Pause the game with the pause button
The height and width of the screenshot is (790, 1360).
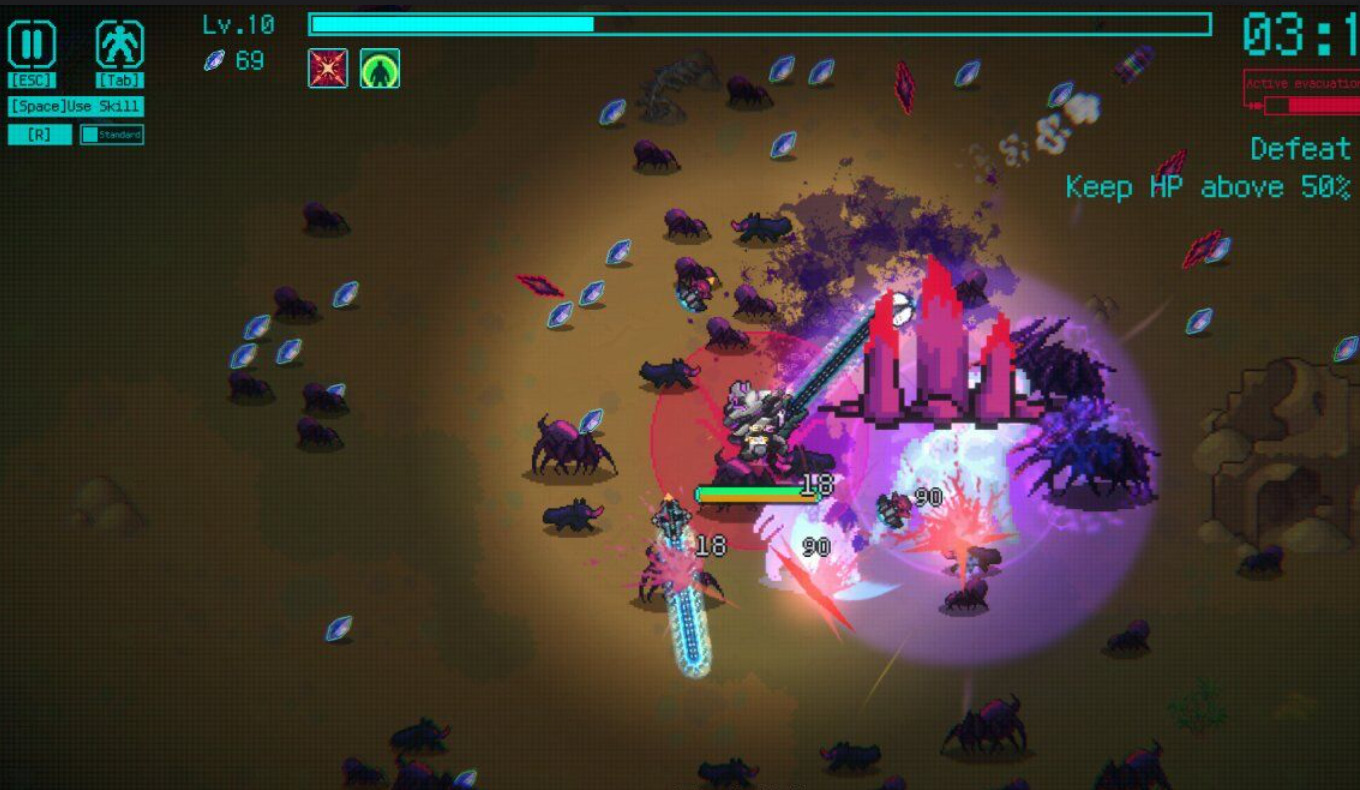pos(32,46)
